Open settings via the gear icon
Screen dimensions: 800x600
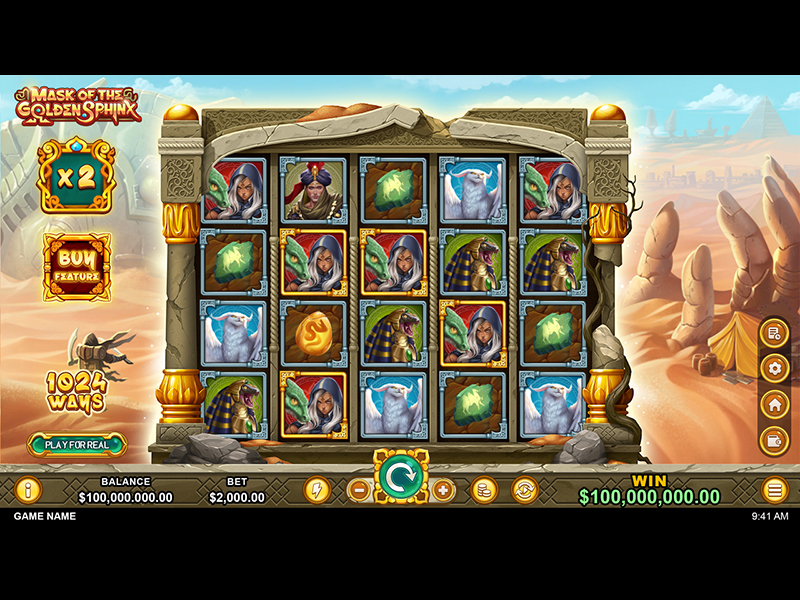[x=773, y=369]
